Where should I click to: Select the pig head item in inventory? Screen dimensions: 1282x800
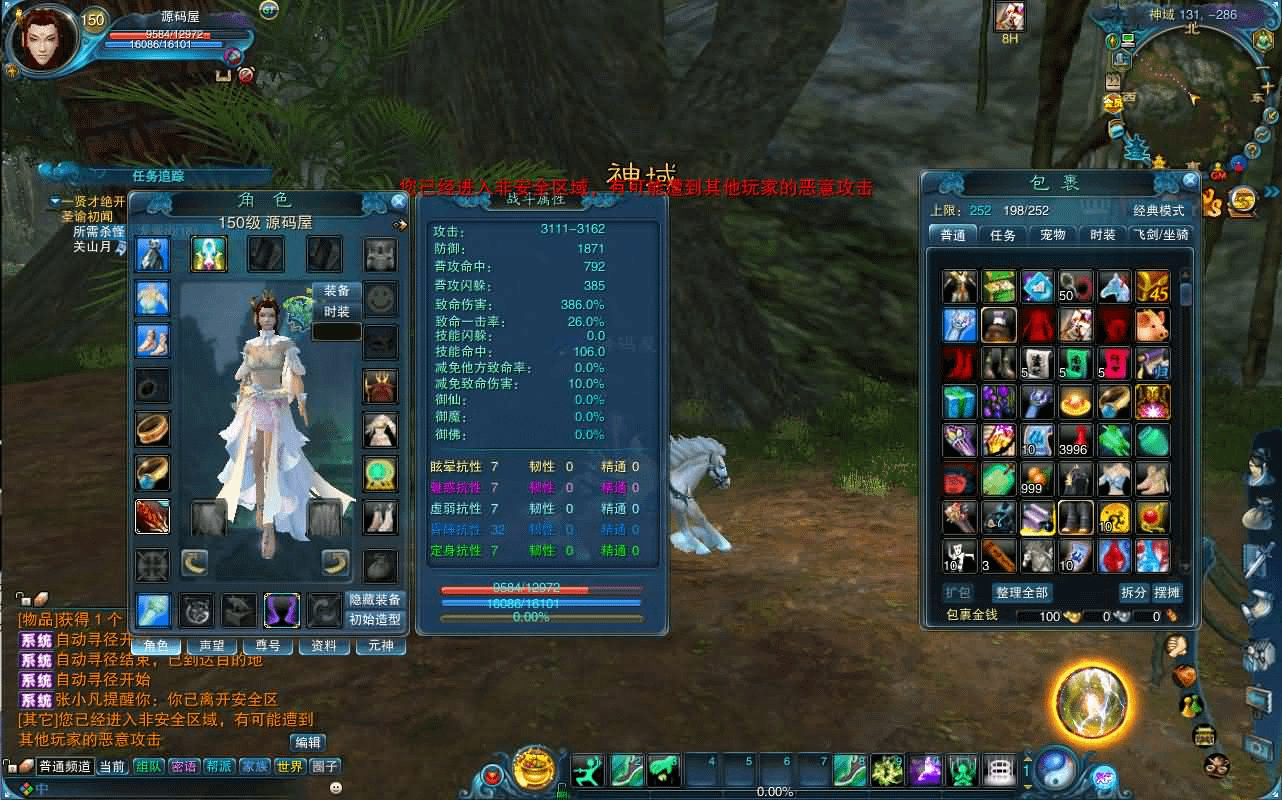tap(1152, 325)
